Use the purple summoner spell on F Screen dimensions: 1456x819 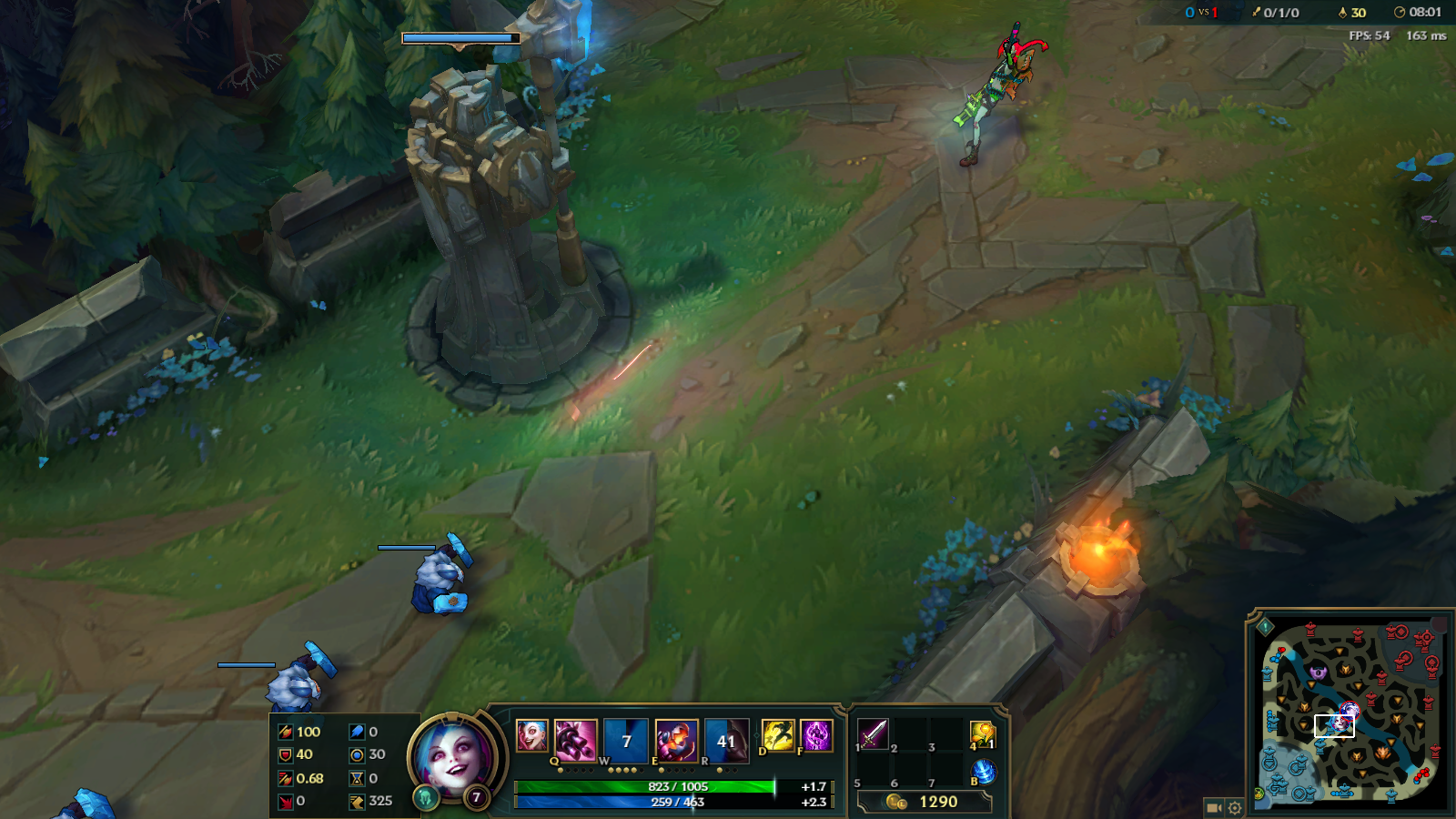click(x=816, y=735)
